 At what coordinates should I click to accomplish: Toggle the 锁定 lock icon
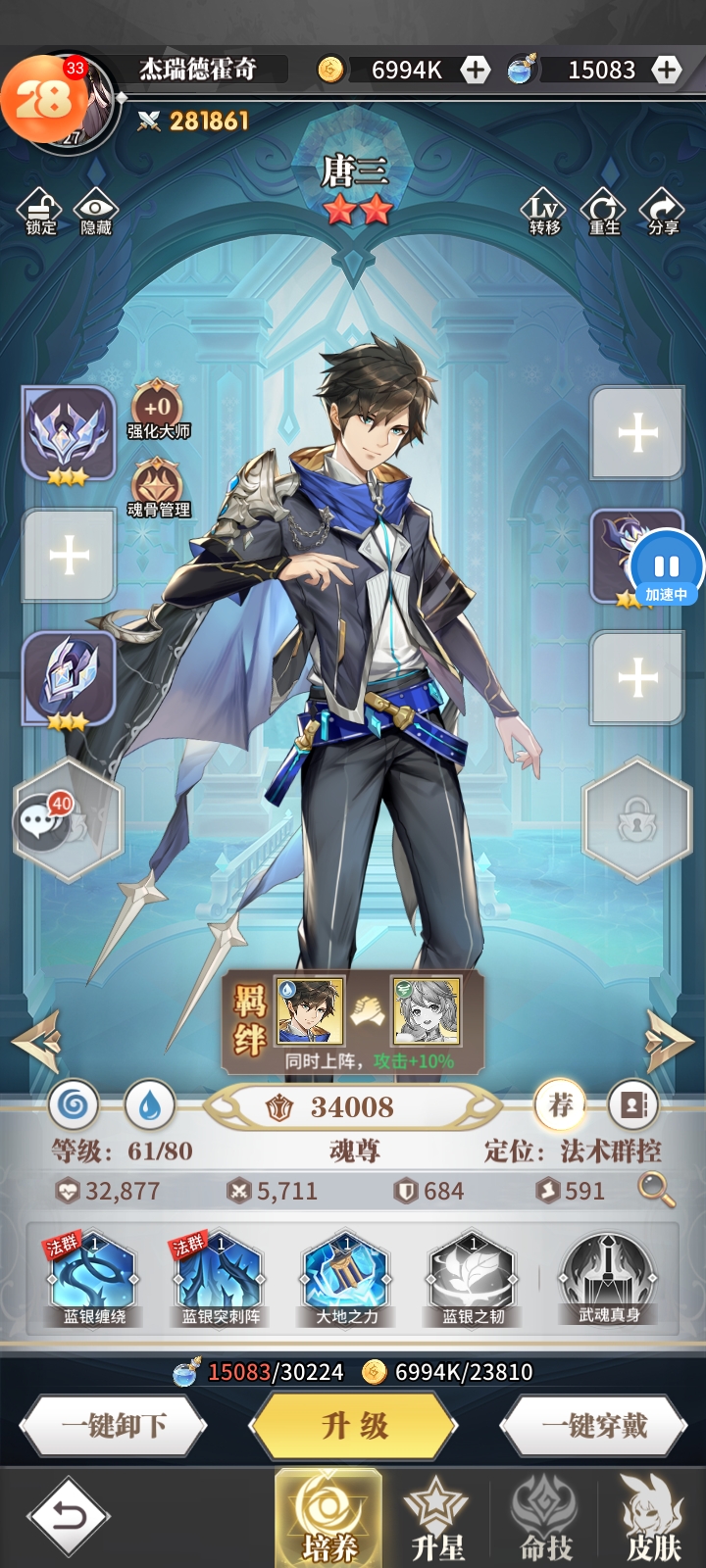tap(40, 211)
